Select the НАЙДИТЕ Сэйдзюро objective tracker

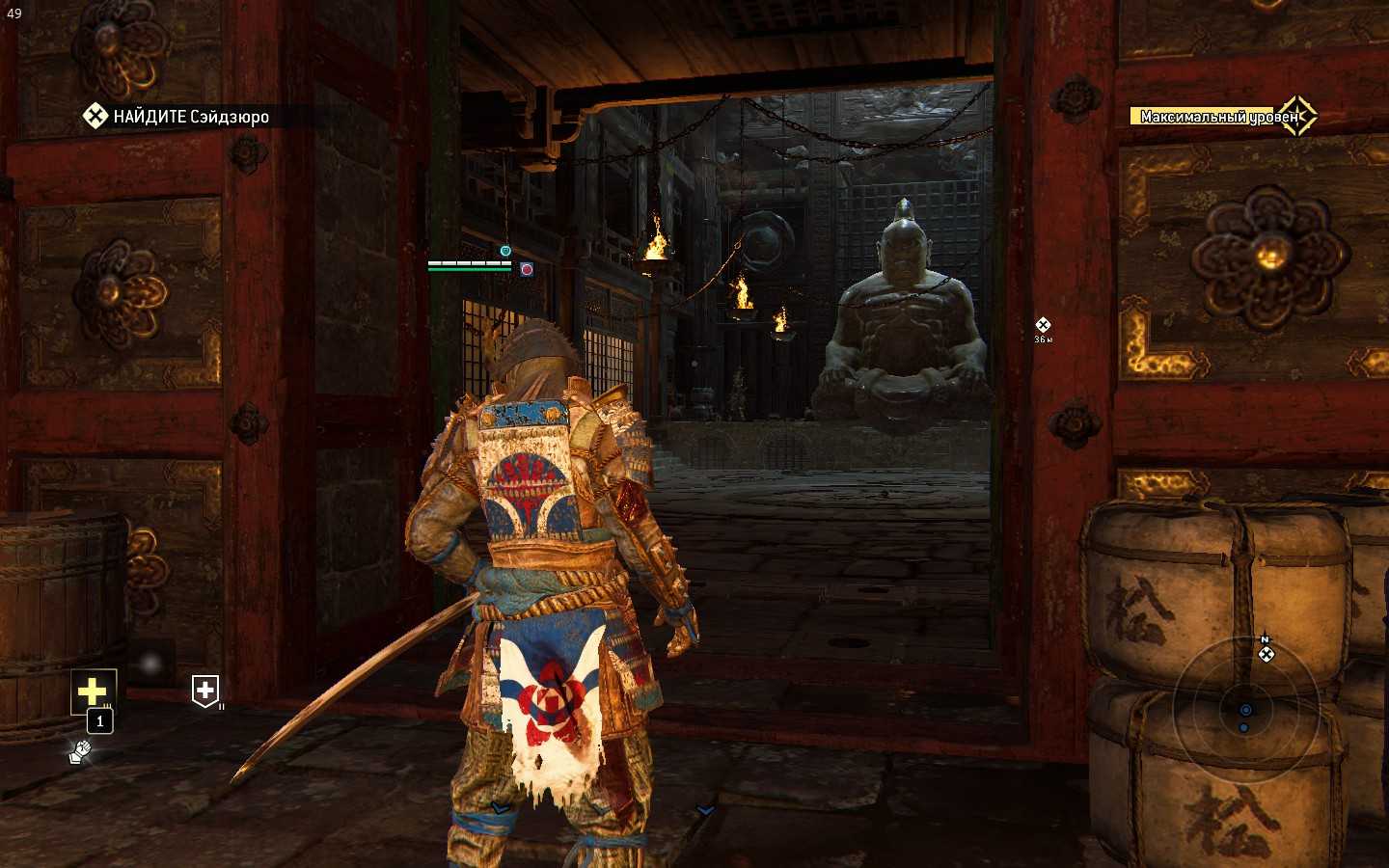point(178,117)
